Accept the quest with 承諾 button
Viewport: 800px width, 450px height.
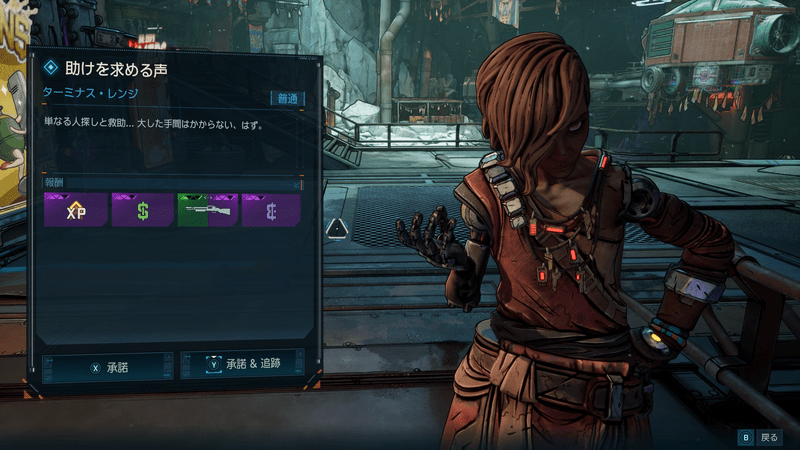[x=108, y=367]
